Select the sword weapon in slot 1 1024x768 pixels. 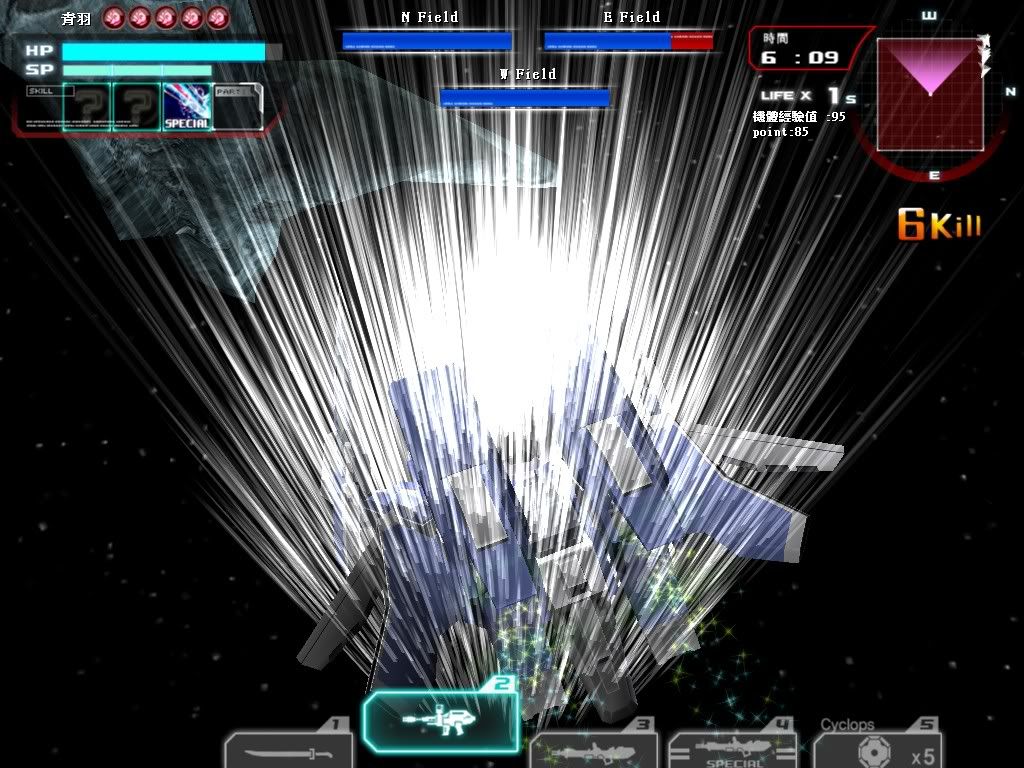[x=288, y=750]
